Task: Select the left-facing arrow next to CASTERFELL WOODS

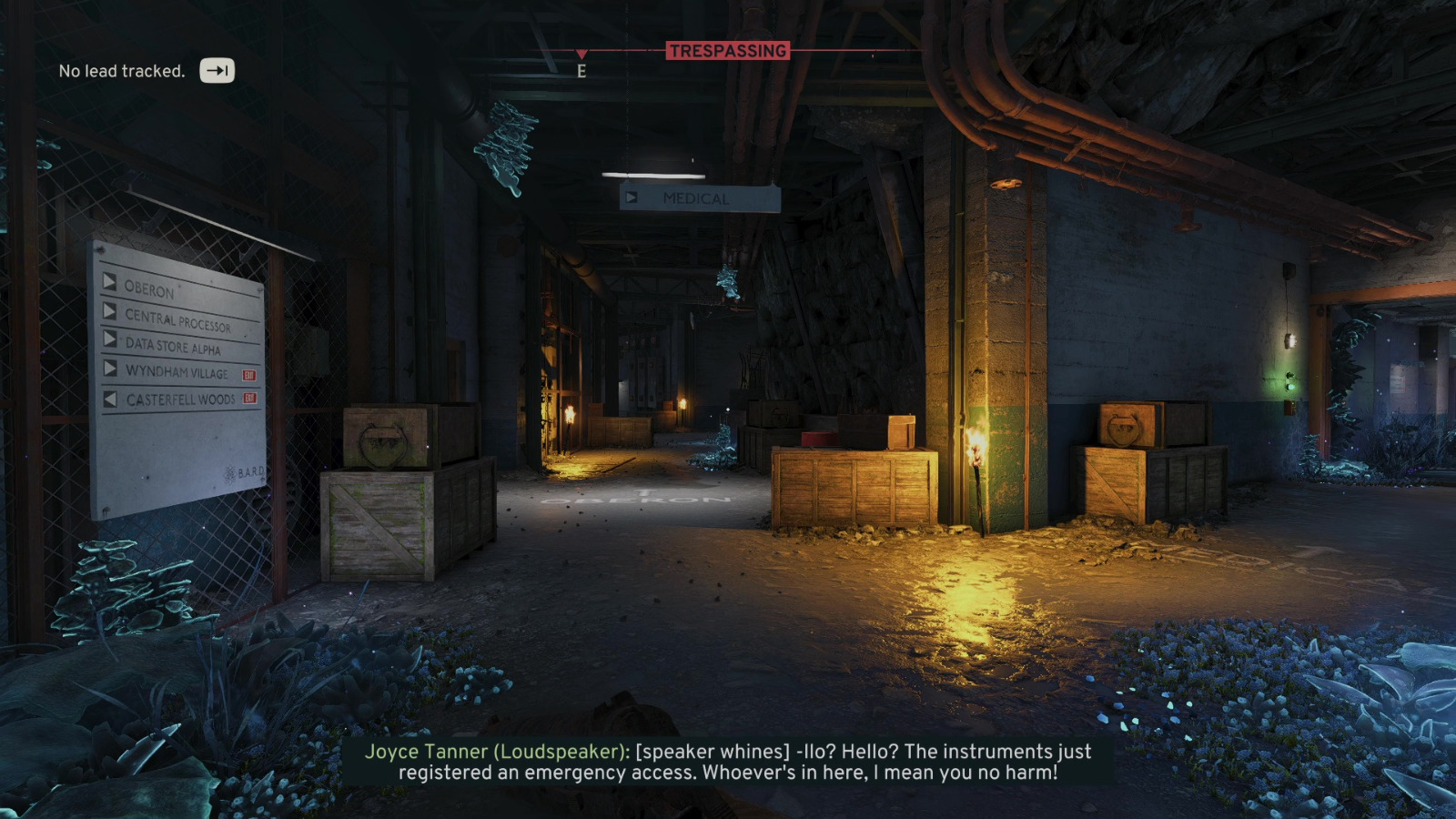Action: (x=108, y=398)
